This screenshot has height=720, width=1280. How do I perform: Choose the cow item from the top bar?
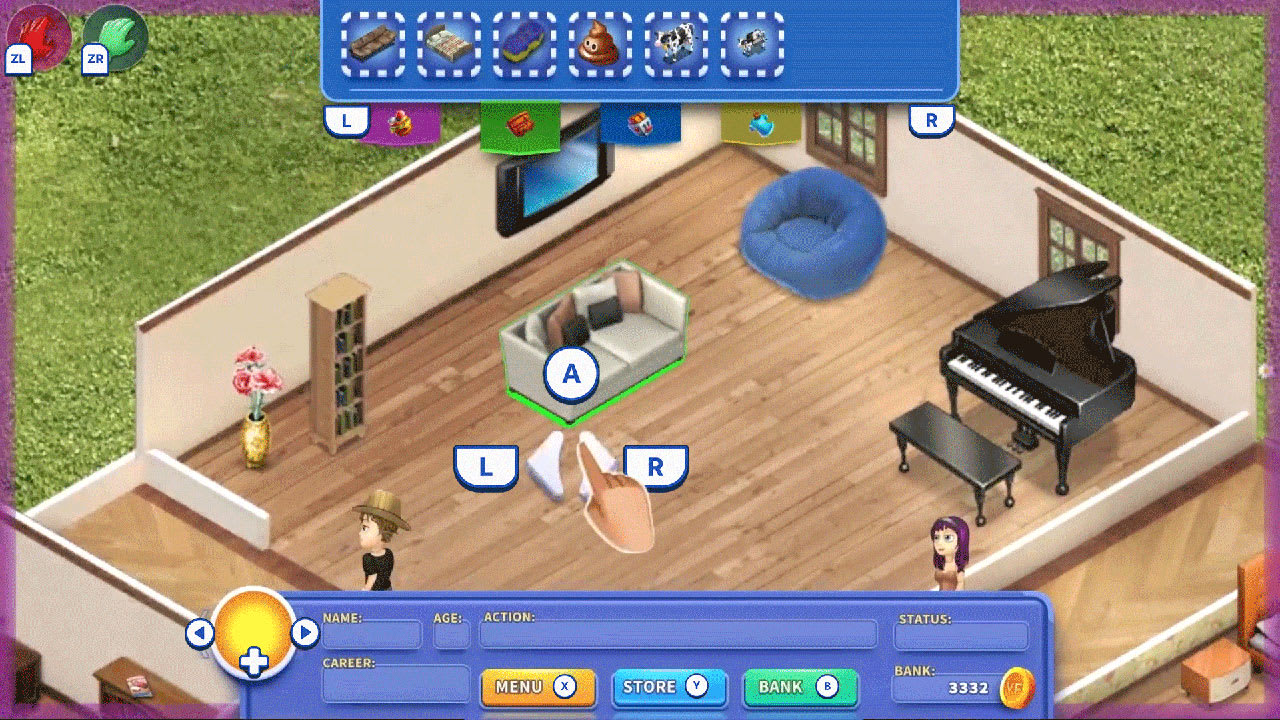(x=676, y=42)
